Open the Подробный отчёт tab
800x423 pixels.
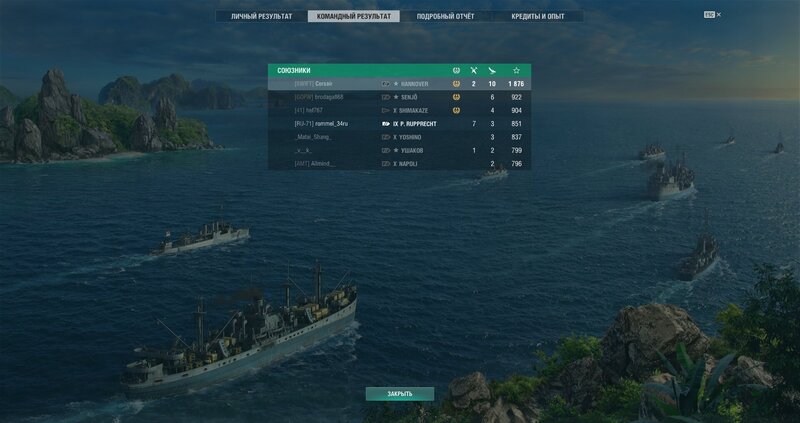point(445,17)
